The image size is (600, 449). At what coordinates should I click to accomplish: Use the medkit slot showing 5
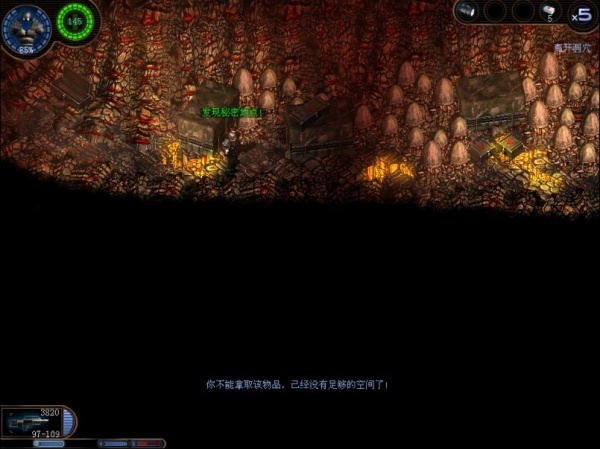coord(549,11)
